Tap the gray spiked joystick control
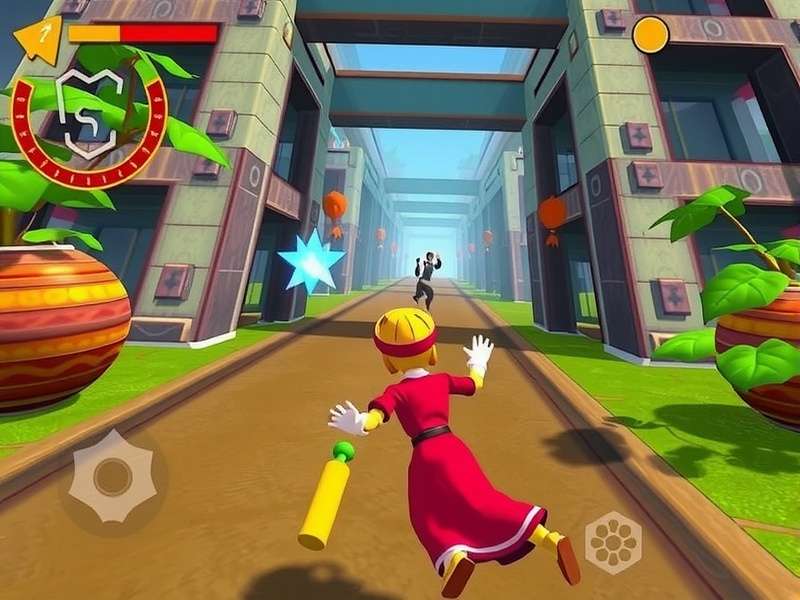The width and height of the screenshot is (800, 600). coord(112,477)
